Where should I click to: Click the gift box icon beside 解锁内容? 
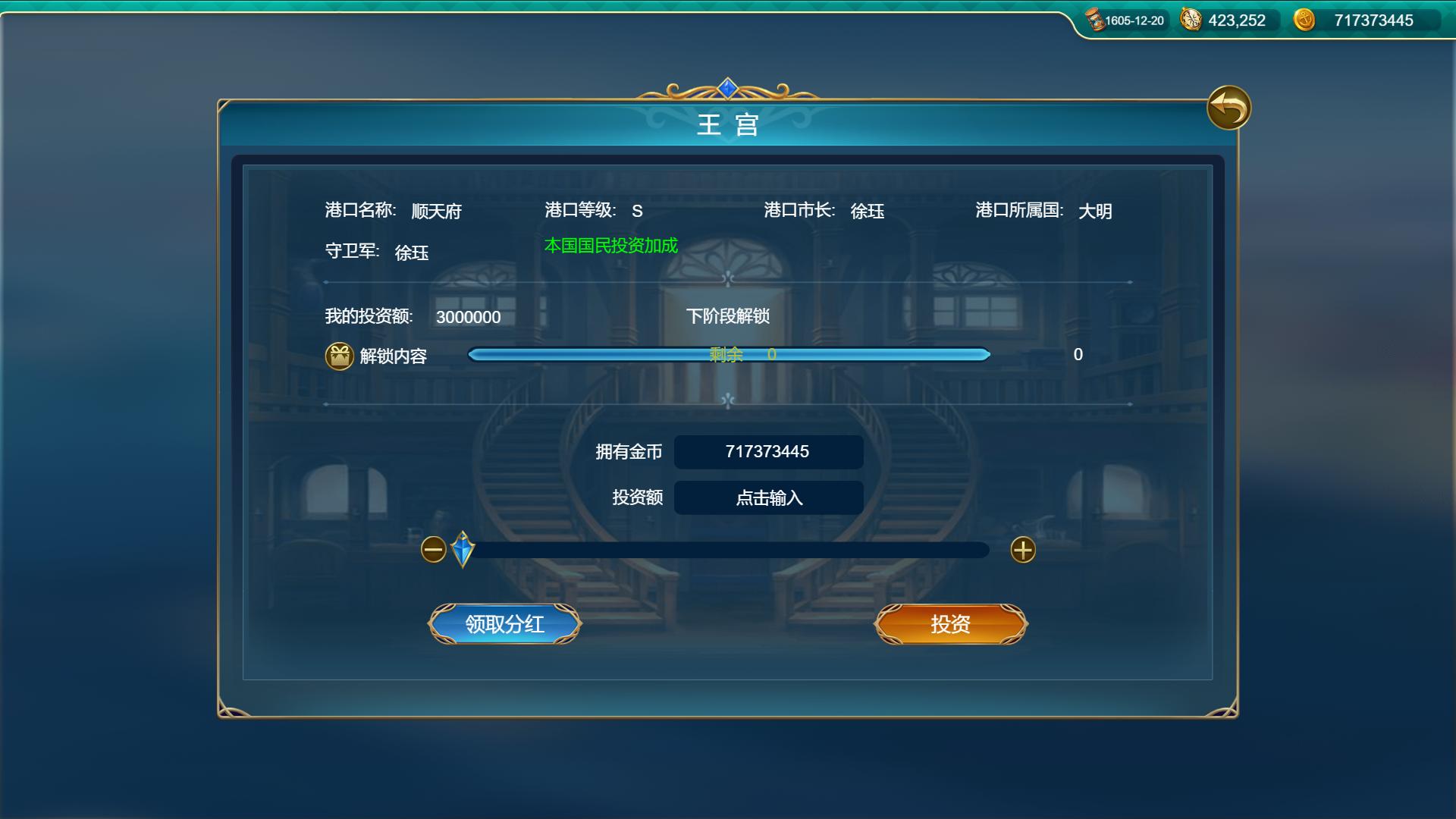click(x=339, y=355)
